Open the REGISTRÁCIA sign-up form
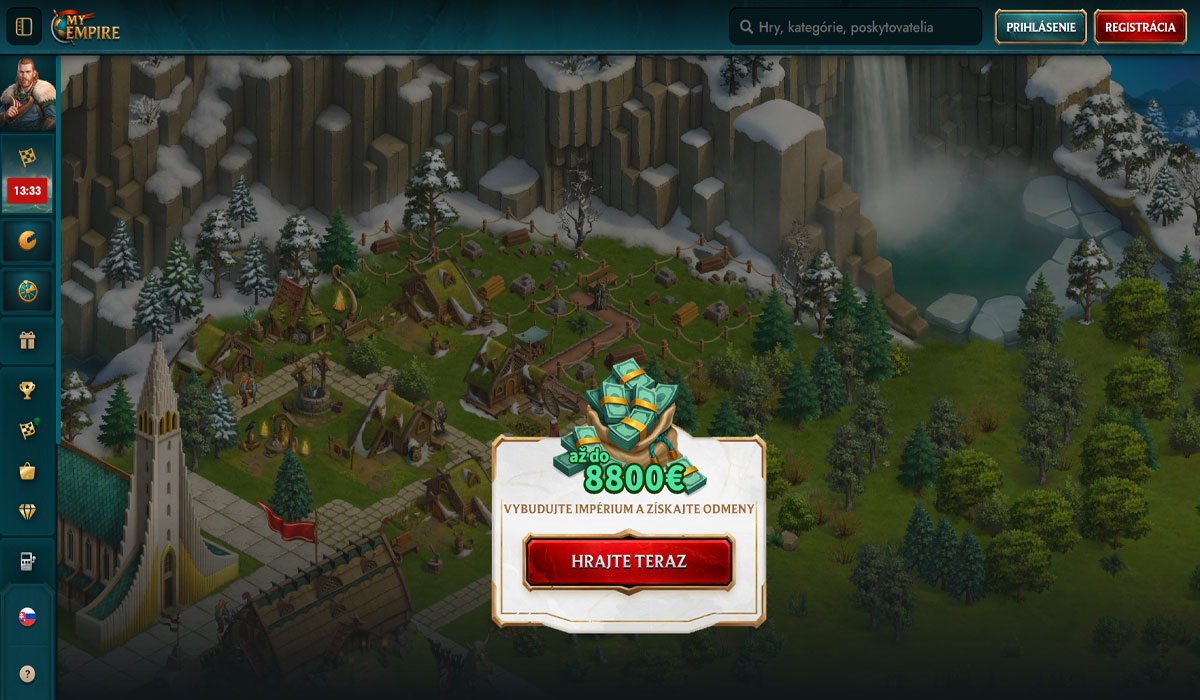The width and height of the screenshot is (1200, 700). click(x=1140, y=27)
